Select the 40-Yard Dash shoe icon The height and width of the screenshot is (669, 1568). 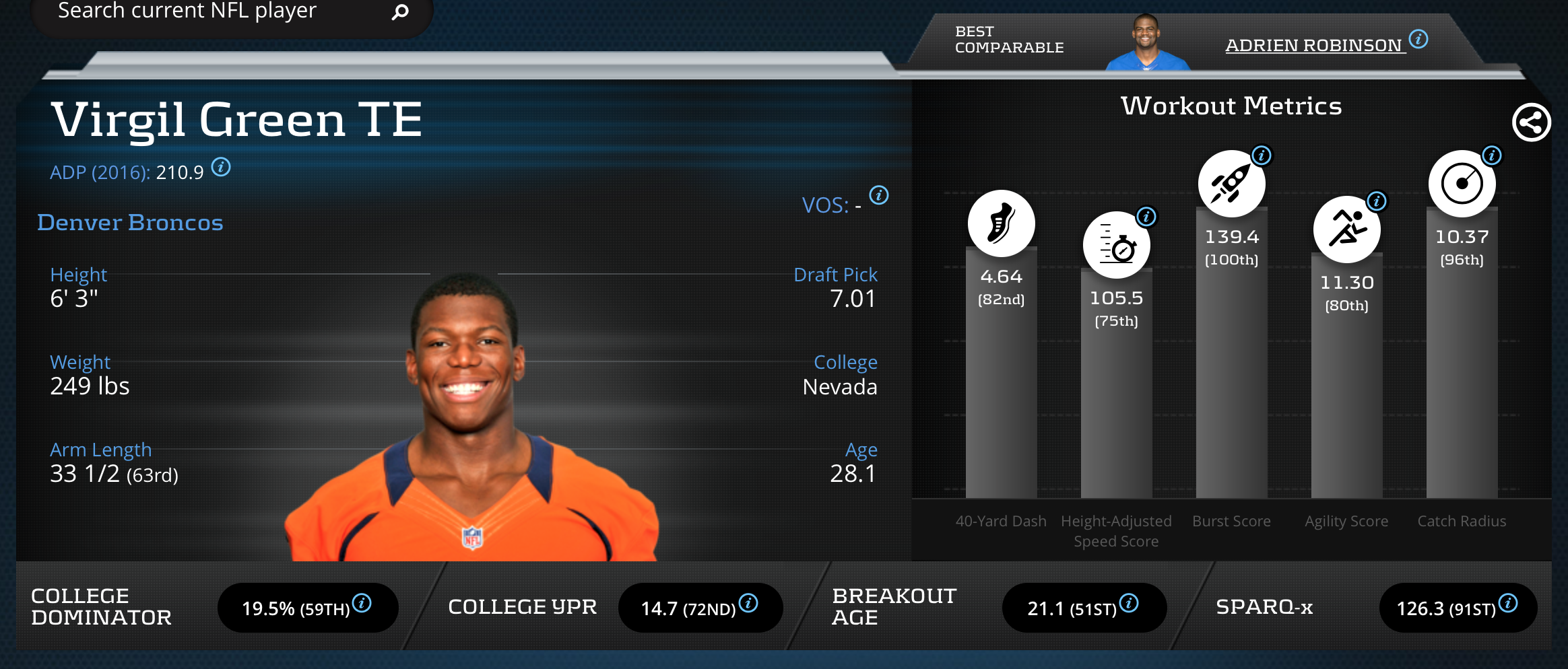point(1001,223)
